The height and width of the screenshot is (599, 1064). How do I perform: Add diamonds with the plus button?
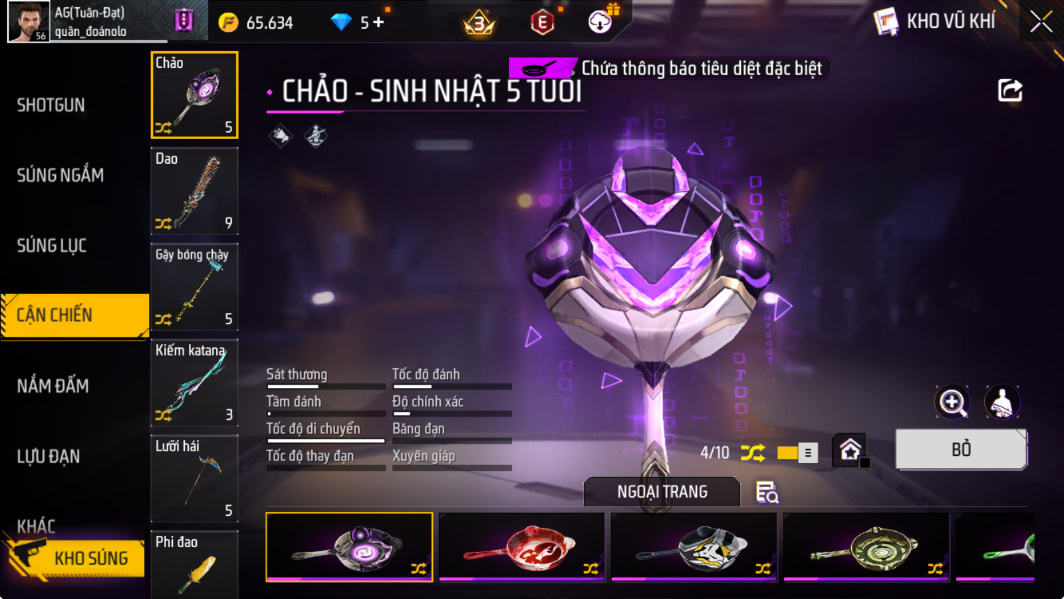point(378,22)
